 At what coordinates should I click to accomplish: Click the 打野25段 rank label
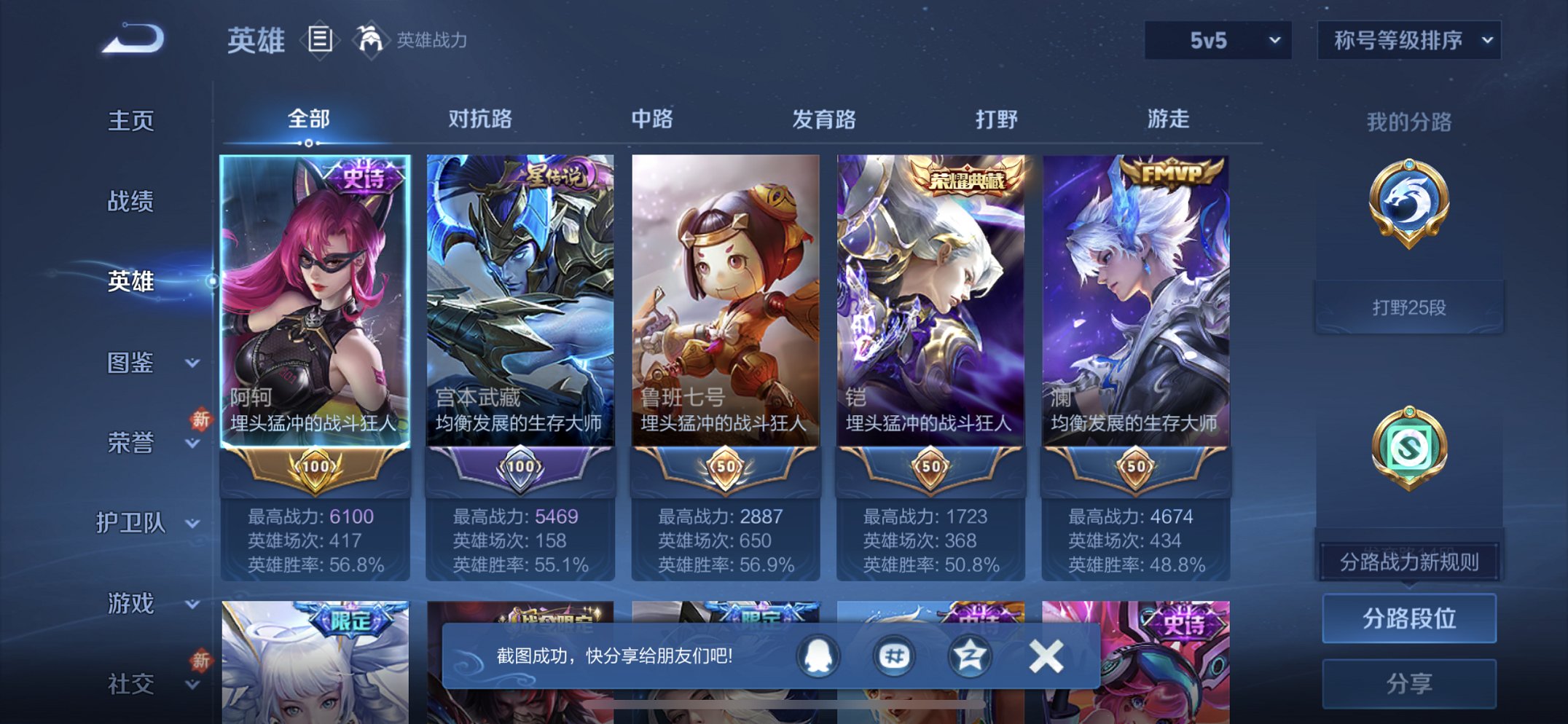1411,306
